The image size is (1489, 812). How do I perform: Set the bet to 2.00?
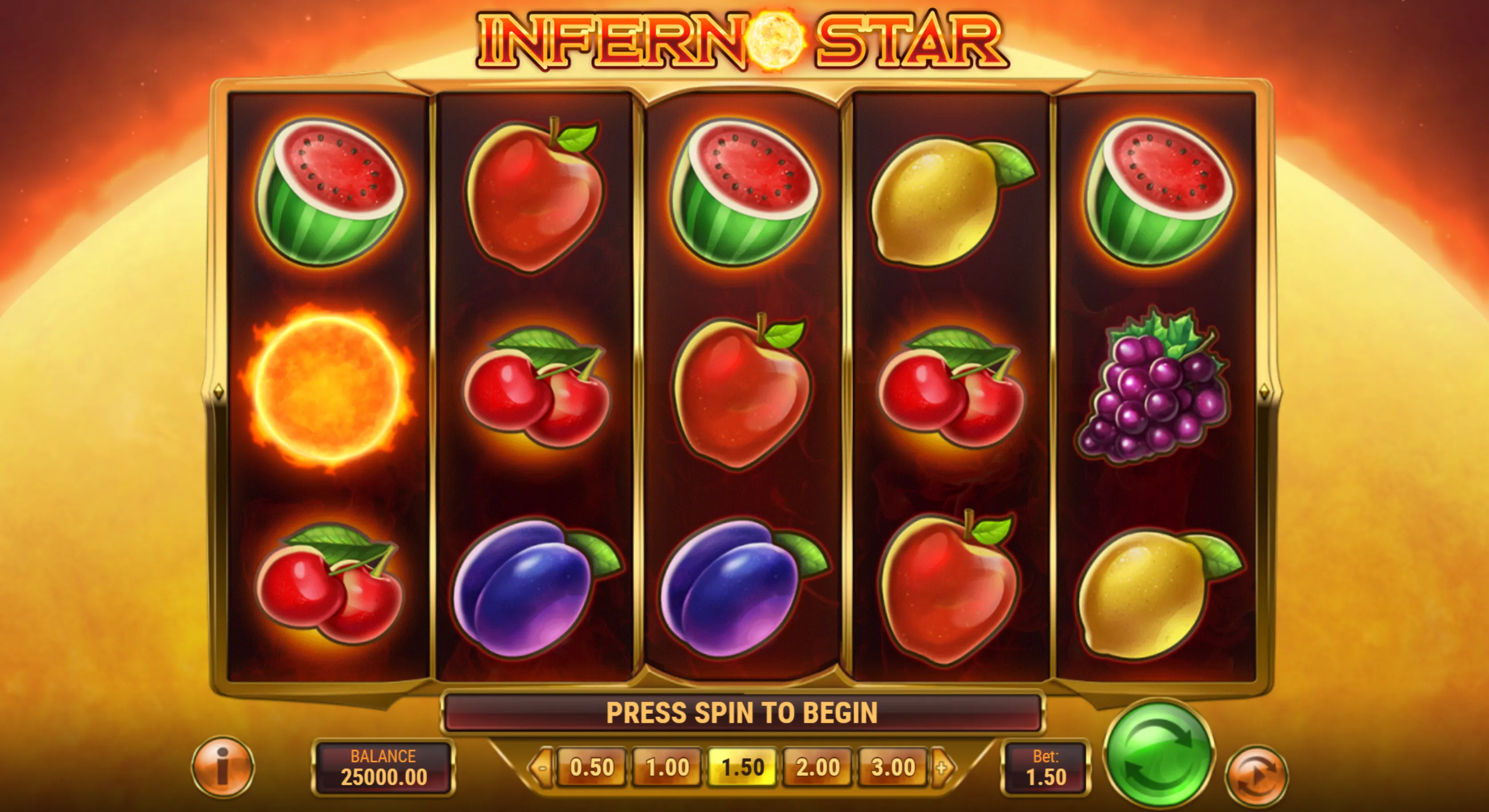point(818,768)
